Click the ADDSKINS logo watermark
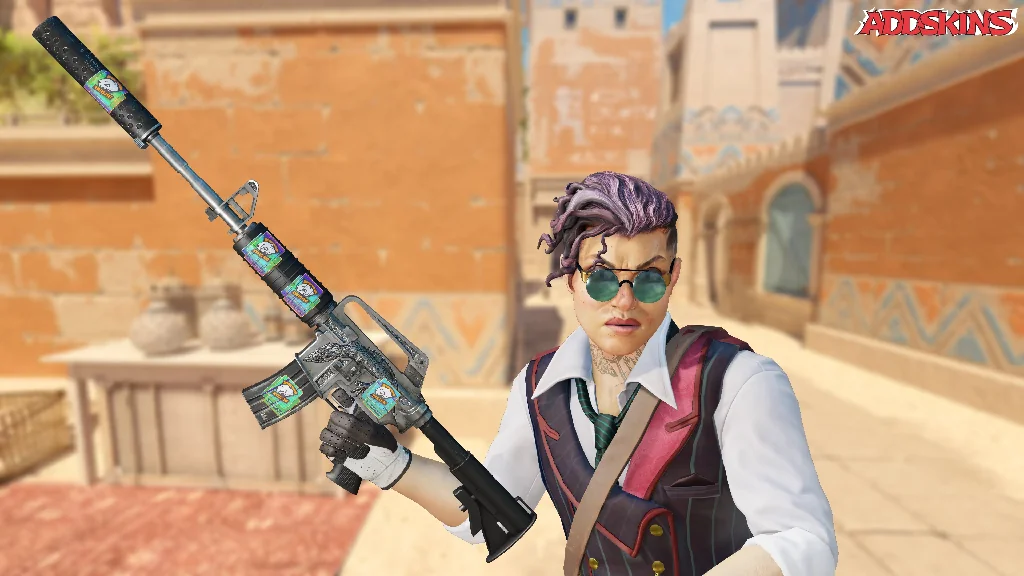The height and width of the screenshot is (576, 1024). click(x=936, y=22)
